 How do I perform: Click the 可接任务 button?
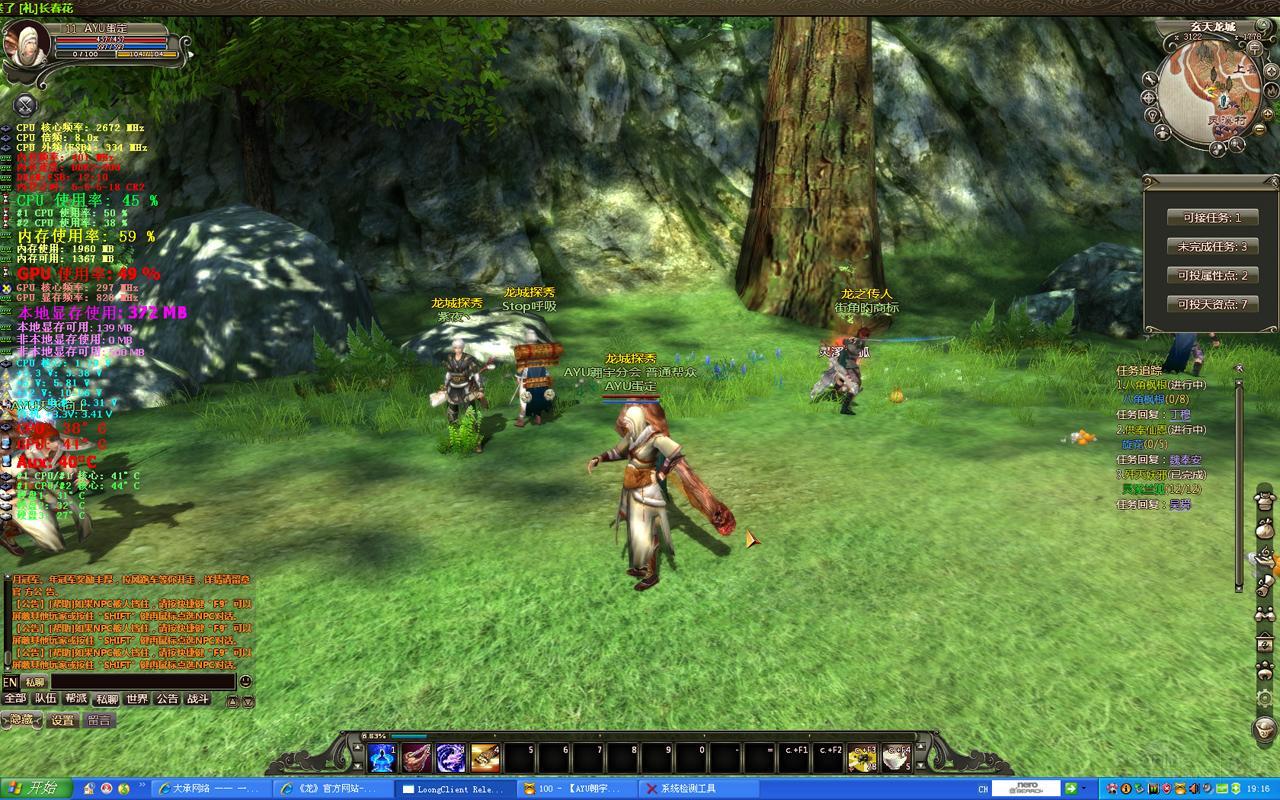pyautogui.click(x=1212, y=217)
